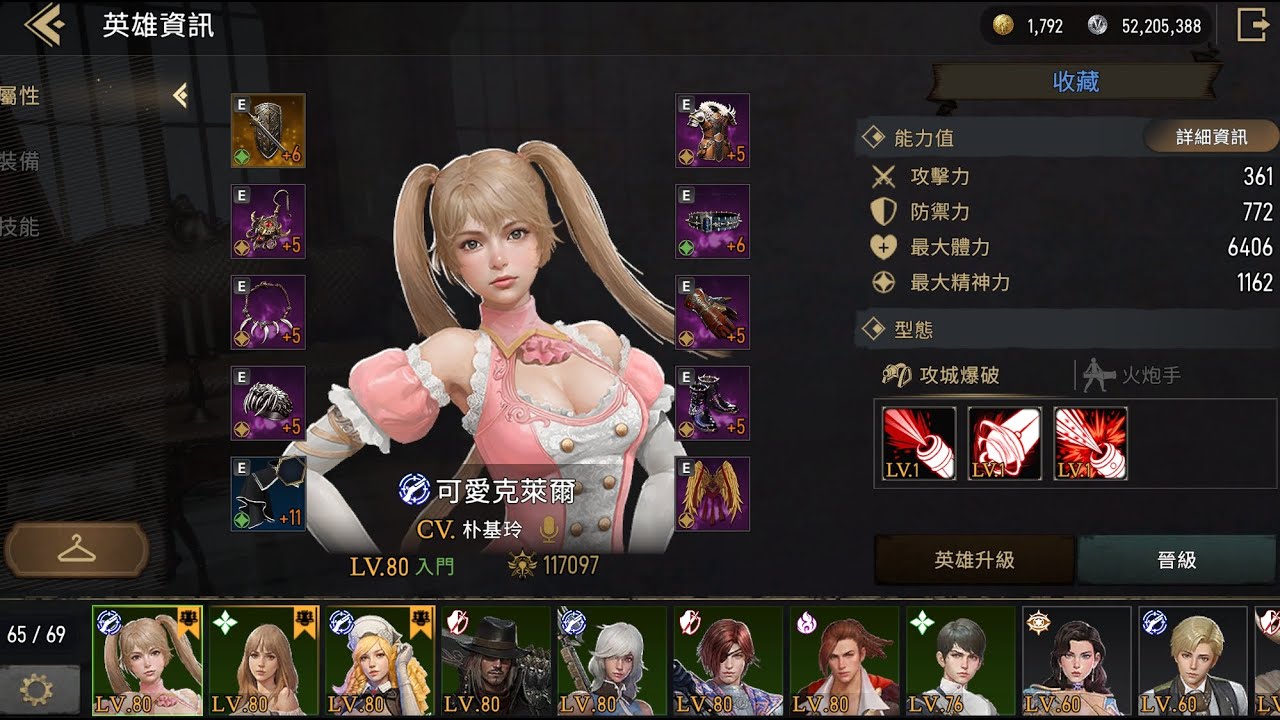Collapse equipment list with left-pointing arrow

[x=183, y=96]
